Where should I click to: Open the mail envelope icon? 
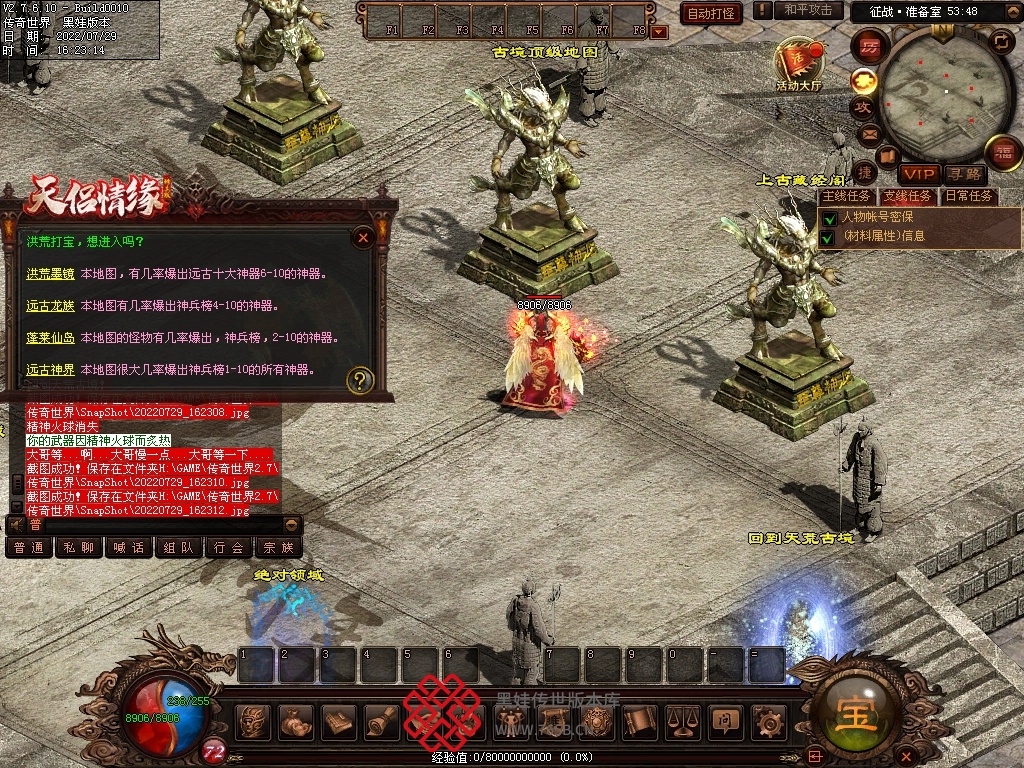[x=869, y=133]
